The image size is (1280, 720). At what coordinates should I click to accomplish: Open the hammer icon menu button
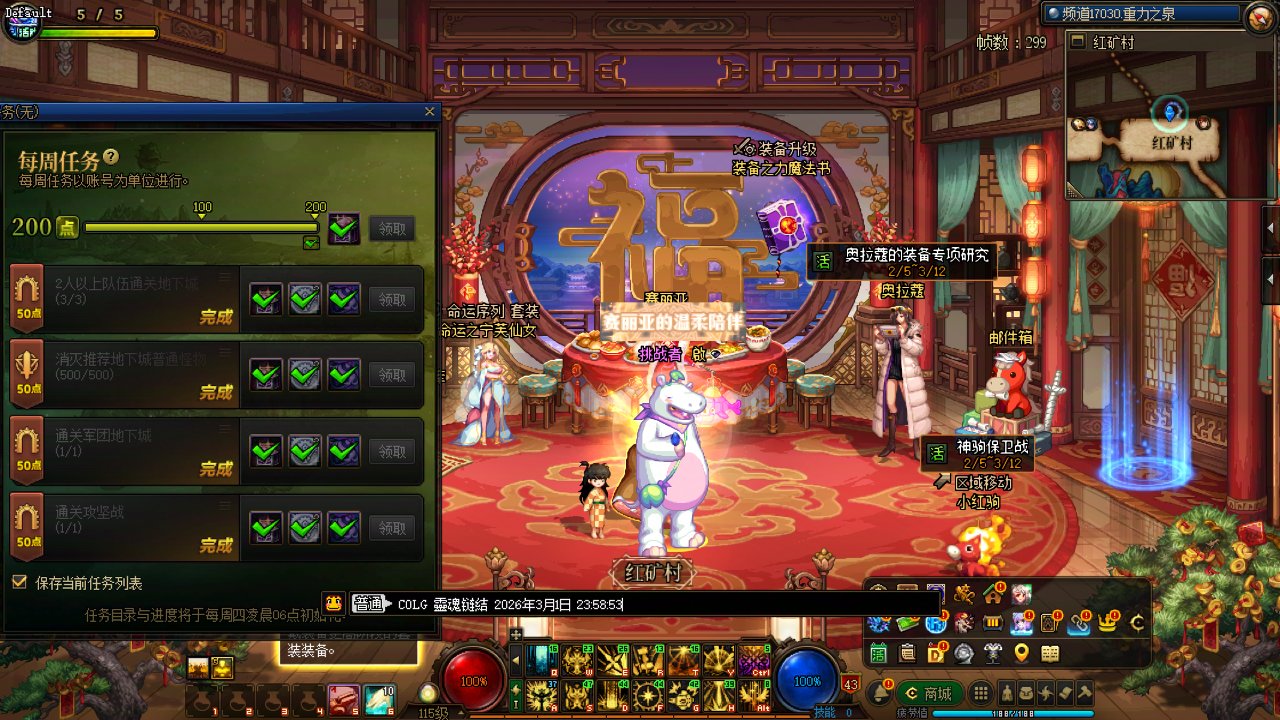point(1083,693)
